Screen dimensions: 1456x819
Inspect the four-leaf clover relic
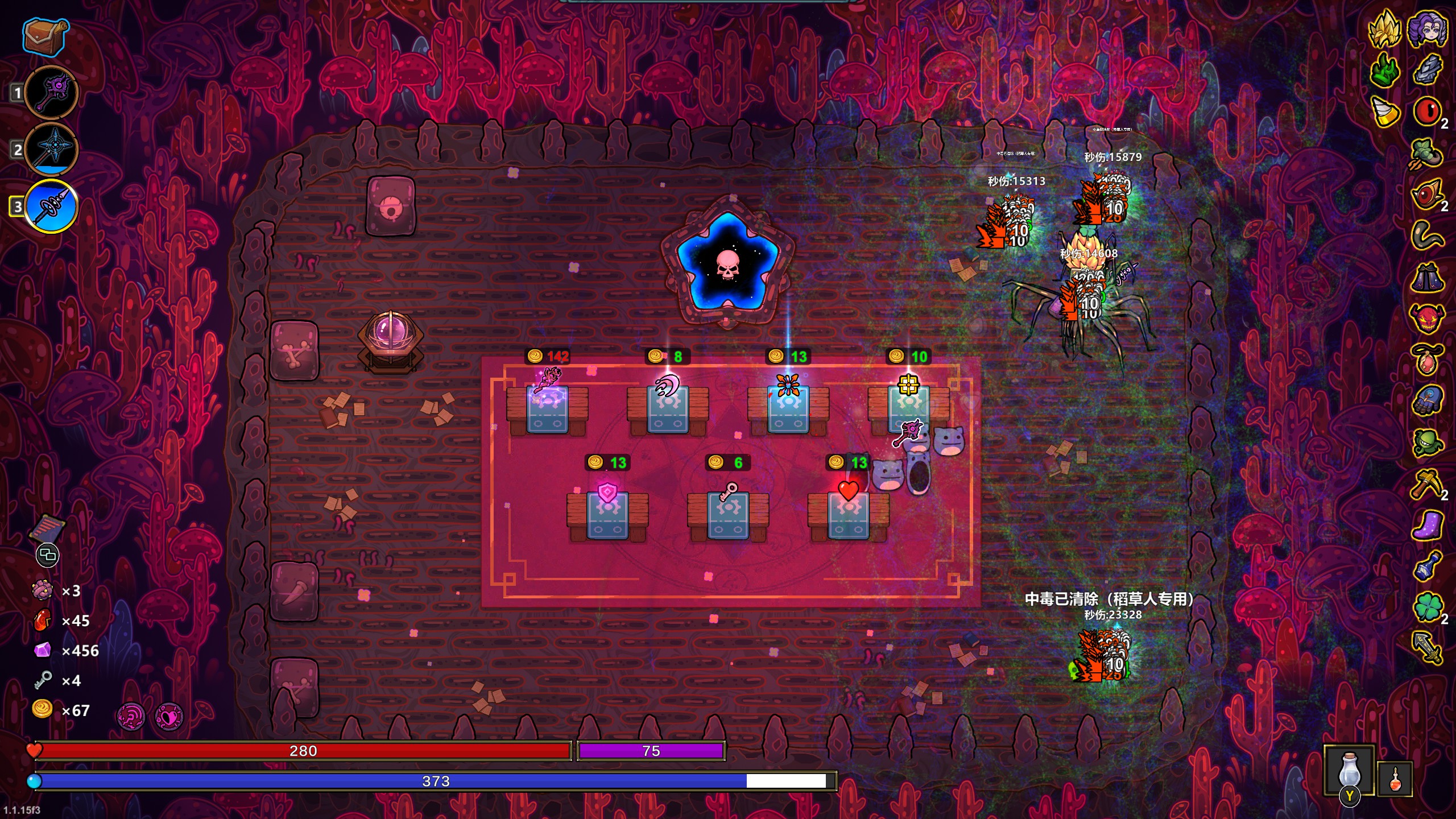(1426, 606)
